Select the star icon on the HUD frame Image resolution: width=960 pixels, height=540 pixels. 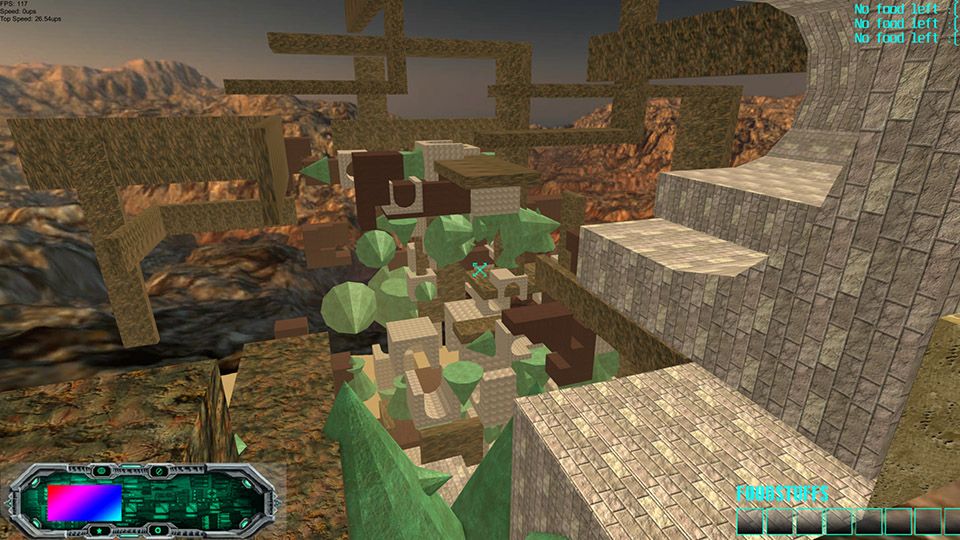(99, 530)
